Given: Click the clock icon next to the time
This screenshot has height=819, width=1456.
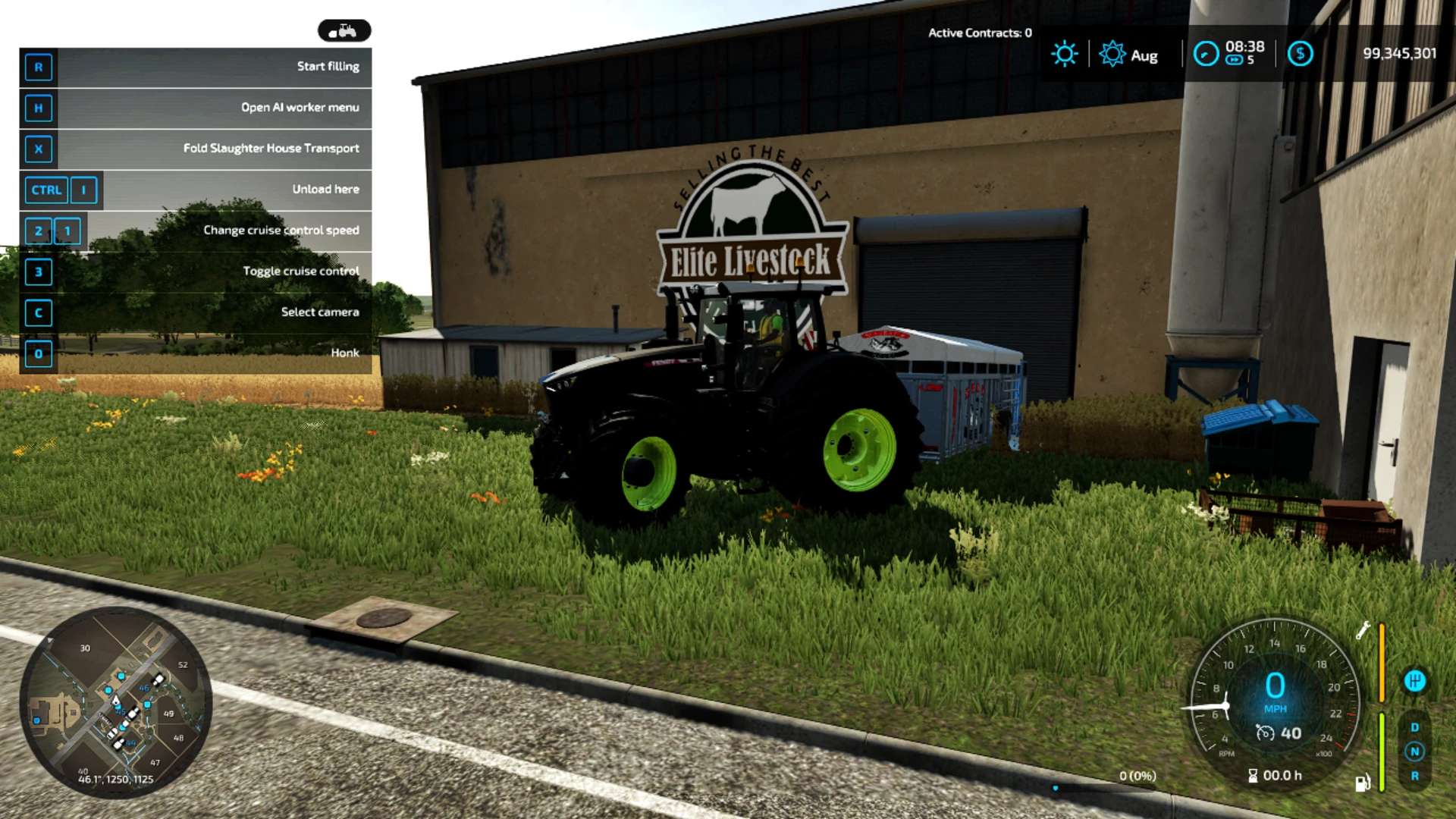Looking at the screenshot, I should pos(1205,54).
